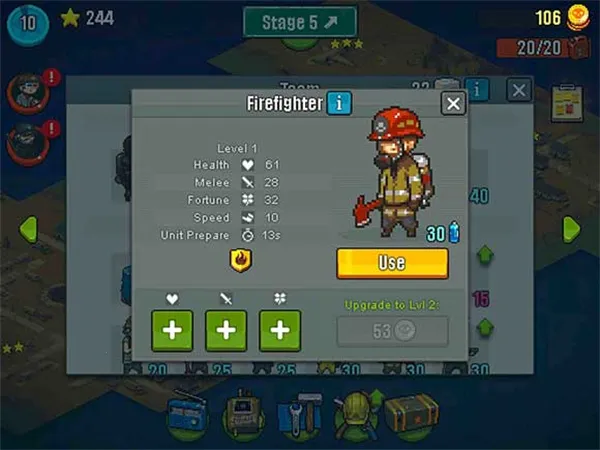This screenshot has height=450, width=600.
Task: Use the Firefighter unit
Action: 392,263
